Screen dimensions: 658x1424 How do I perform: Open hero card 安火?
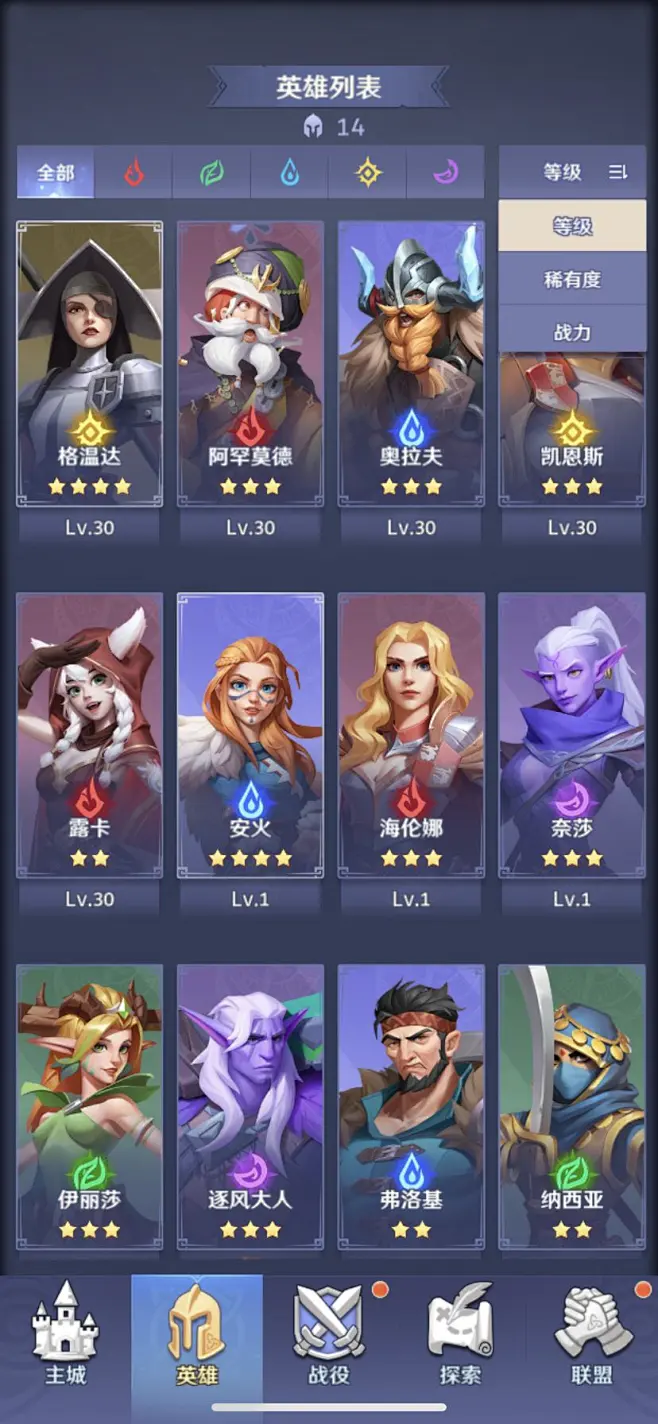(250, 735)
